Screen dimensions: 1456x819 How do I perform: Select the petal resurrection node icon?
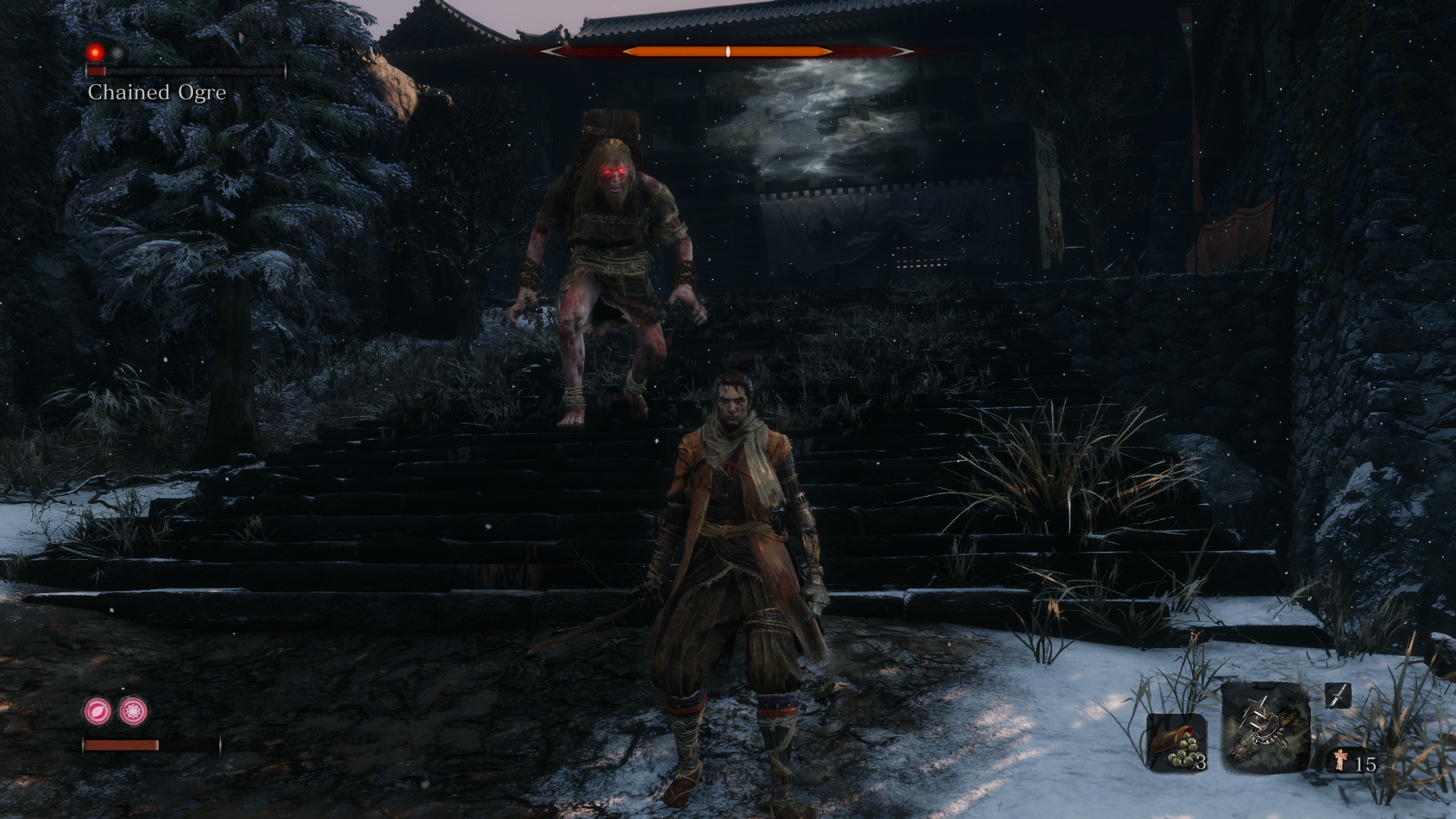[98, 711]
